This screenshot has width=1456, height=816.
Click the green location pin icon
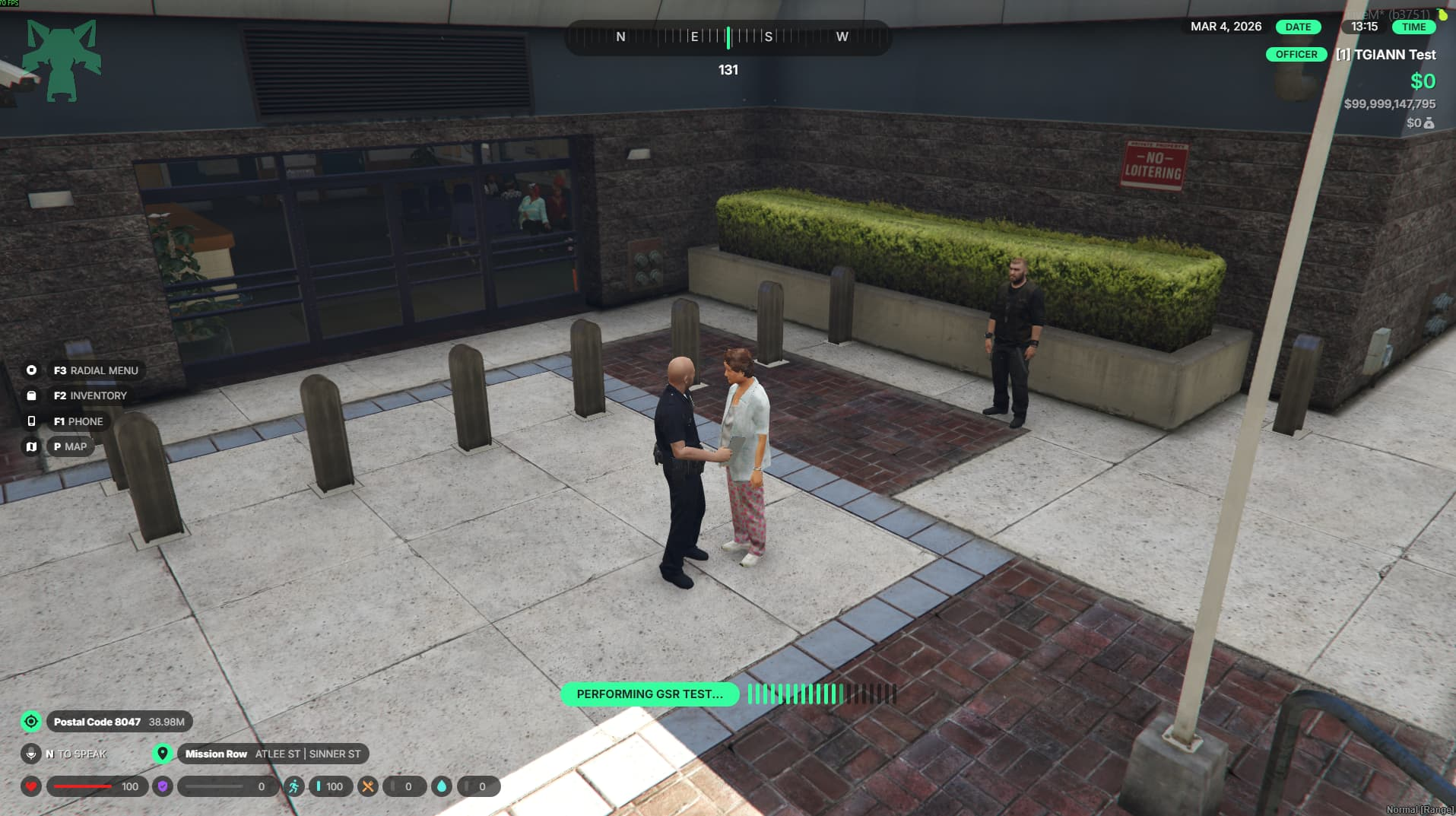(x=162, y=754)
